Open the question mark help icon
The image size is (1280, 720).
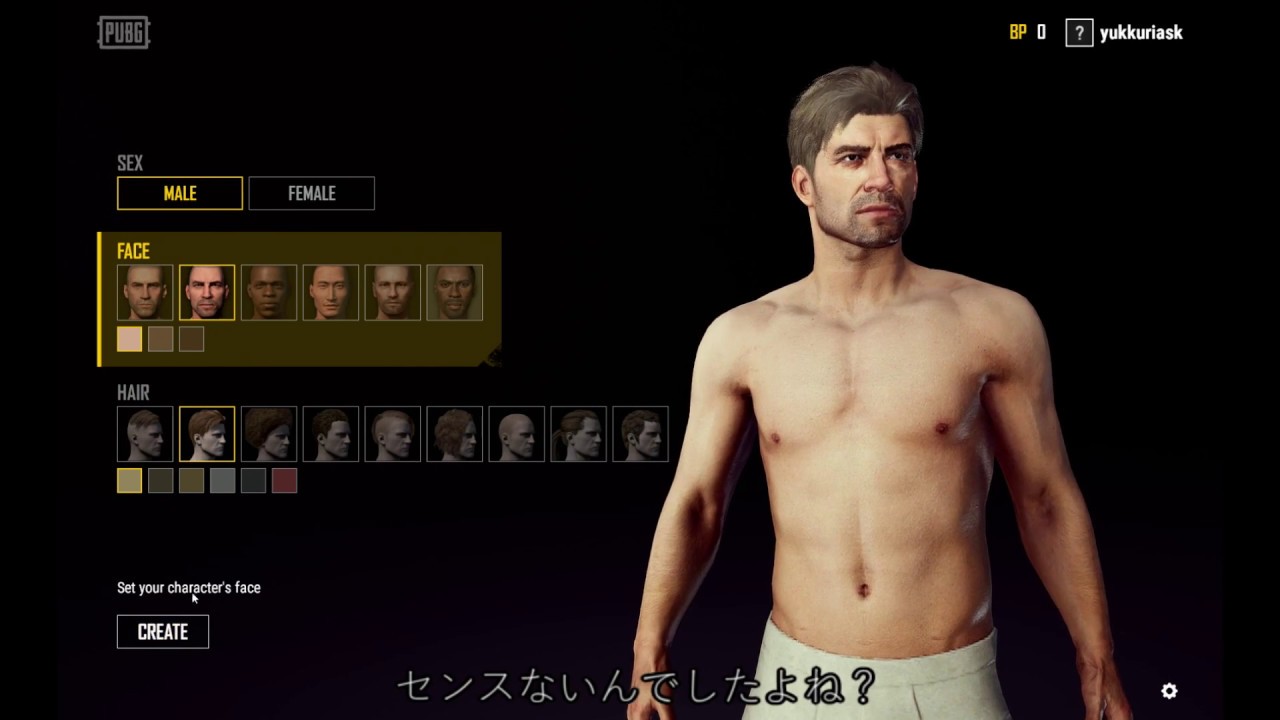click(1079, 32)
